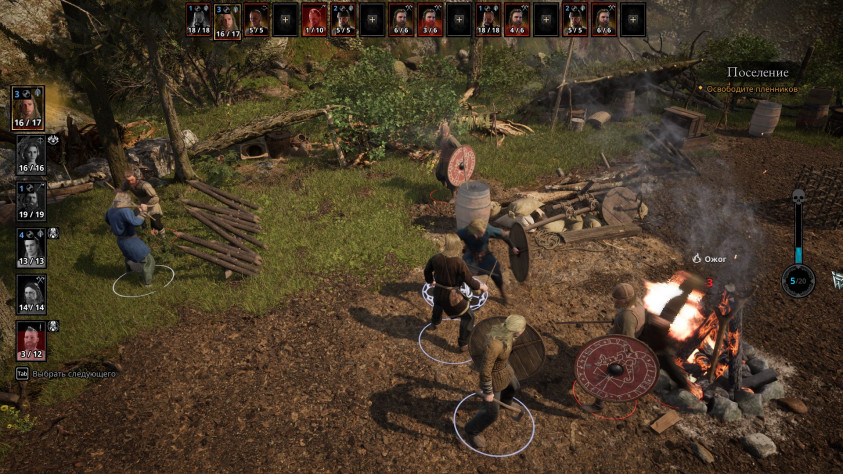Click the red 1/10 portrait in turn order
The height and width of the screenshot is (474, 843).
pyautogui.click(x=315, y=19)
